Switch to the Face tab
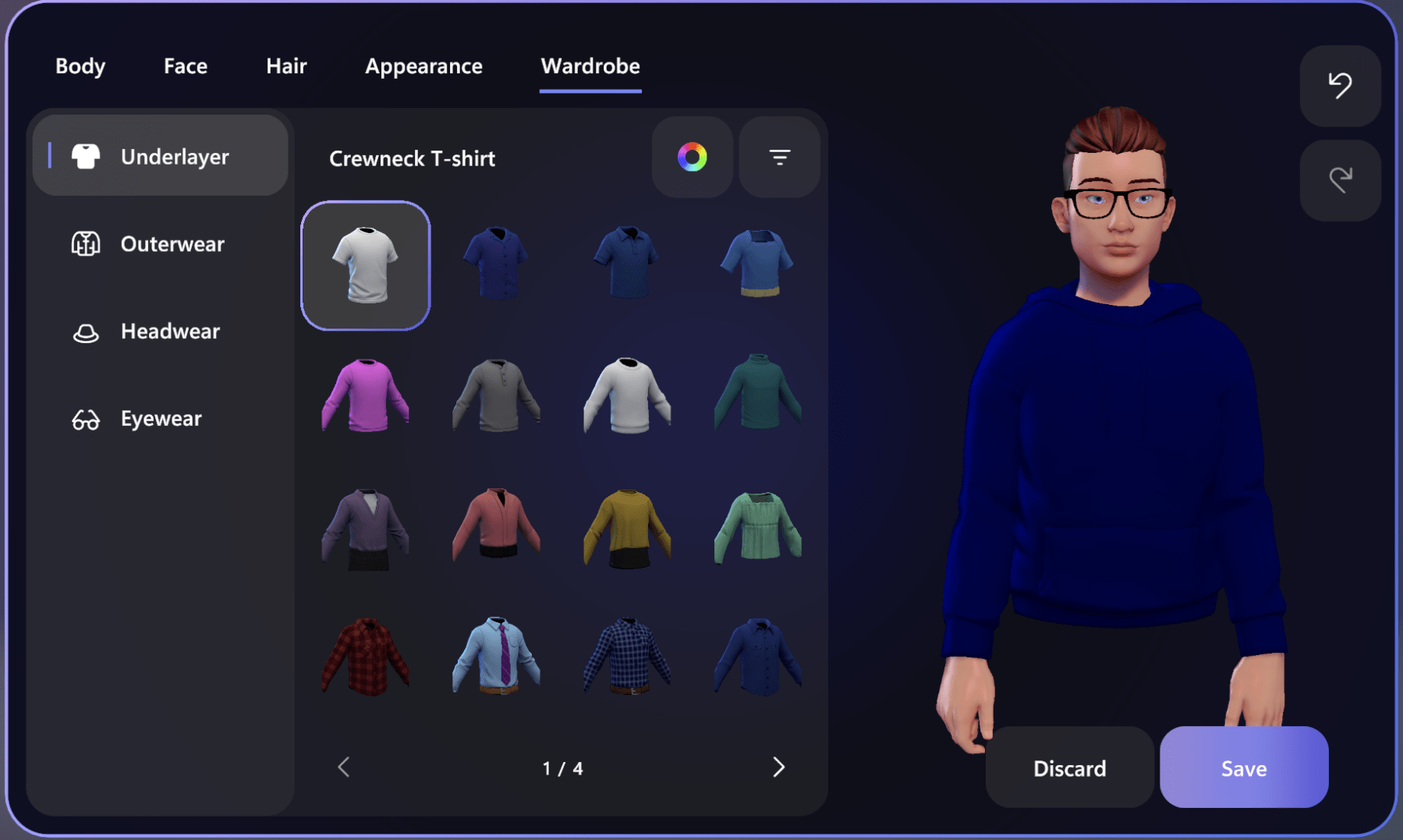The height and width of the screenshot is (840, 1403). [x=185, y=66]
